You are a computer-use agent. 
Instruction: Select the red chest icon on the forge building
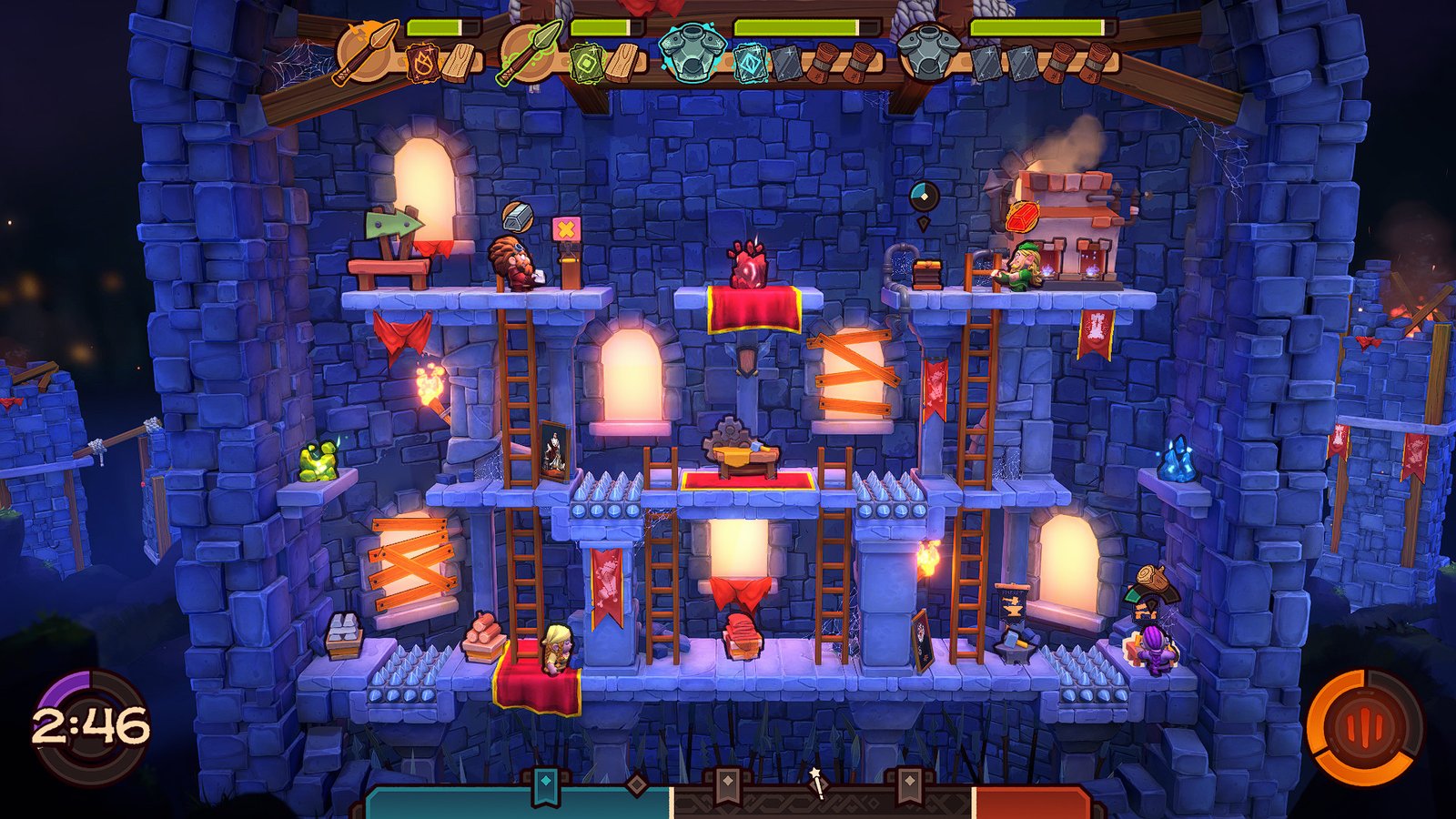(1021, 216)
